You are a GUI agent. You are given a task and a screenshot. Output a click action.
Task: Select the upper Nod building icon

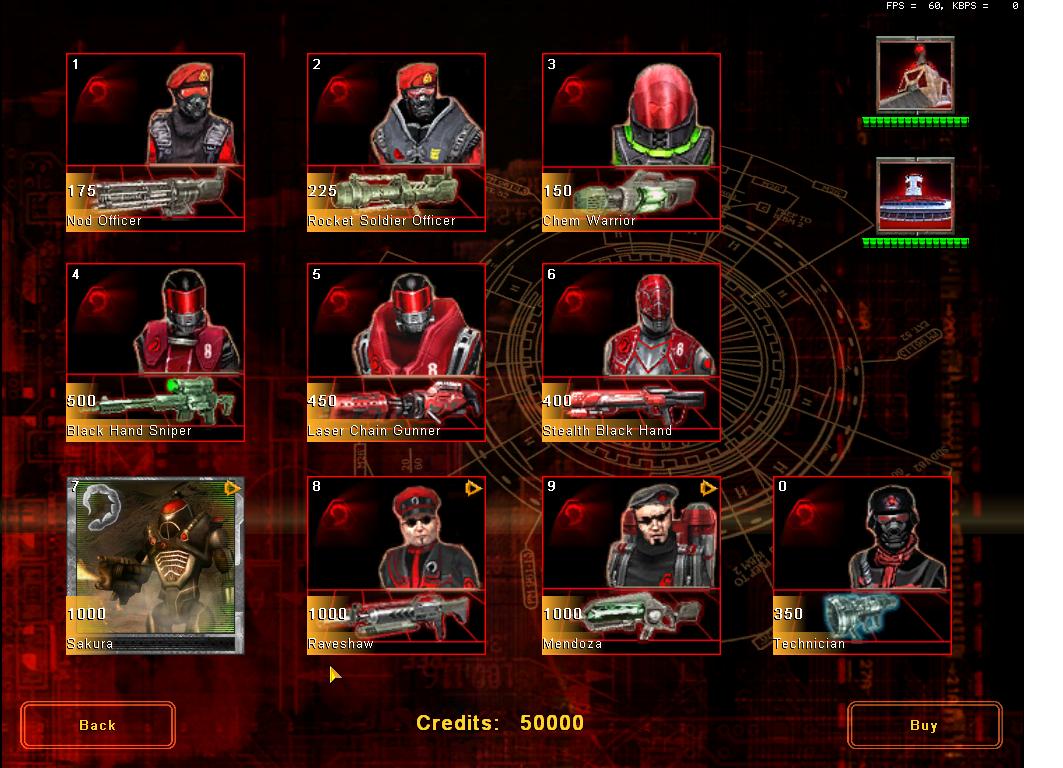coord(915,75)
